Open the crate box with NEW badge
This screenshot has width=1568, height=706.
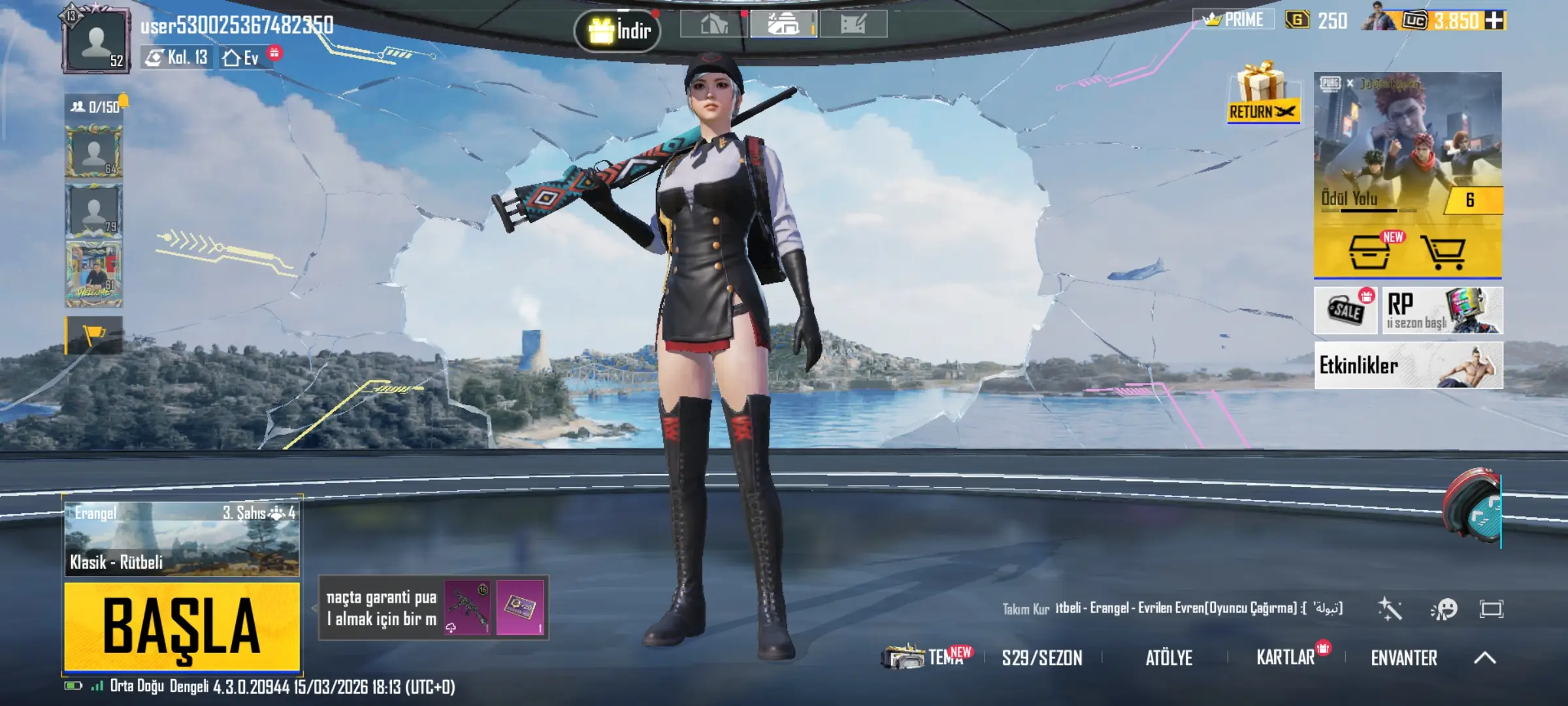[x=1369, y=252]
